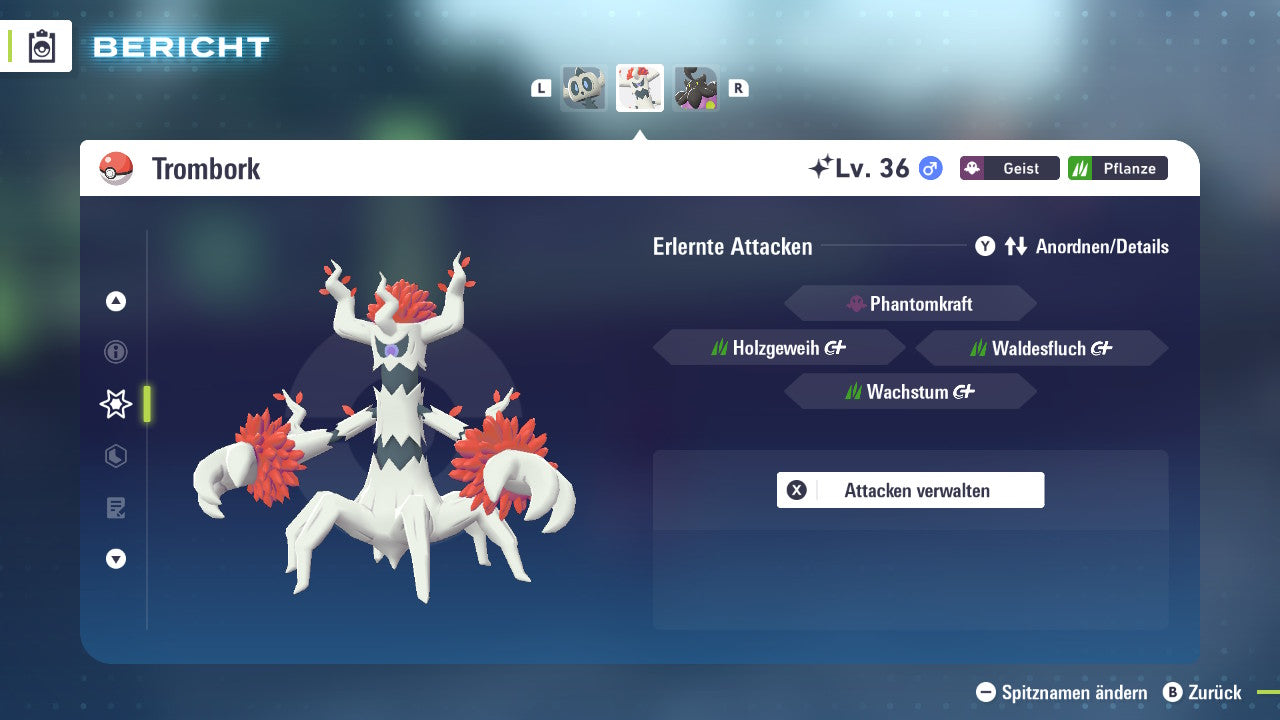Select the star-shaped moves tab in sidebar

point(115,404)
